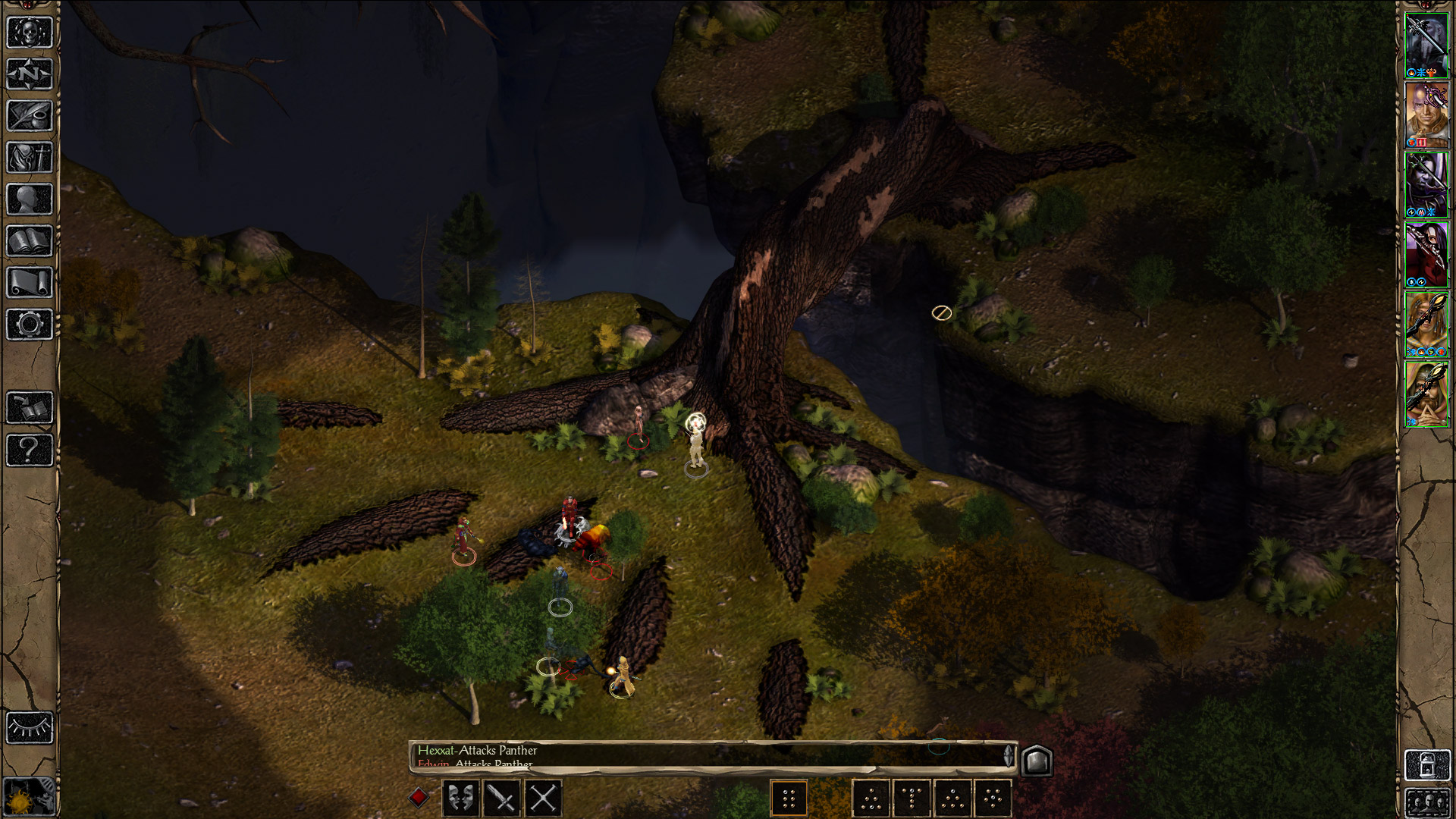Open the inventory armor-and-sword button
The width and height of the screenshot is (1456, 819).
[x=30, y=158]
